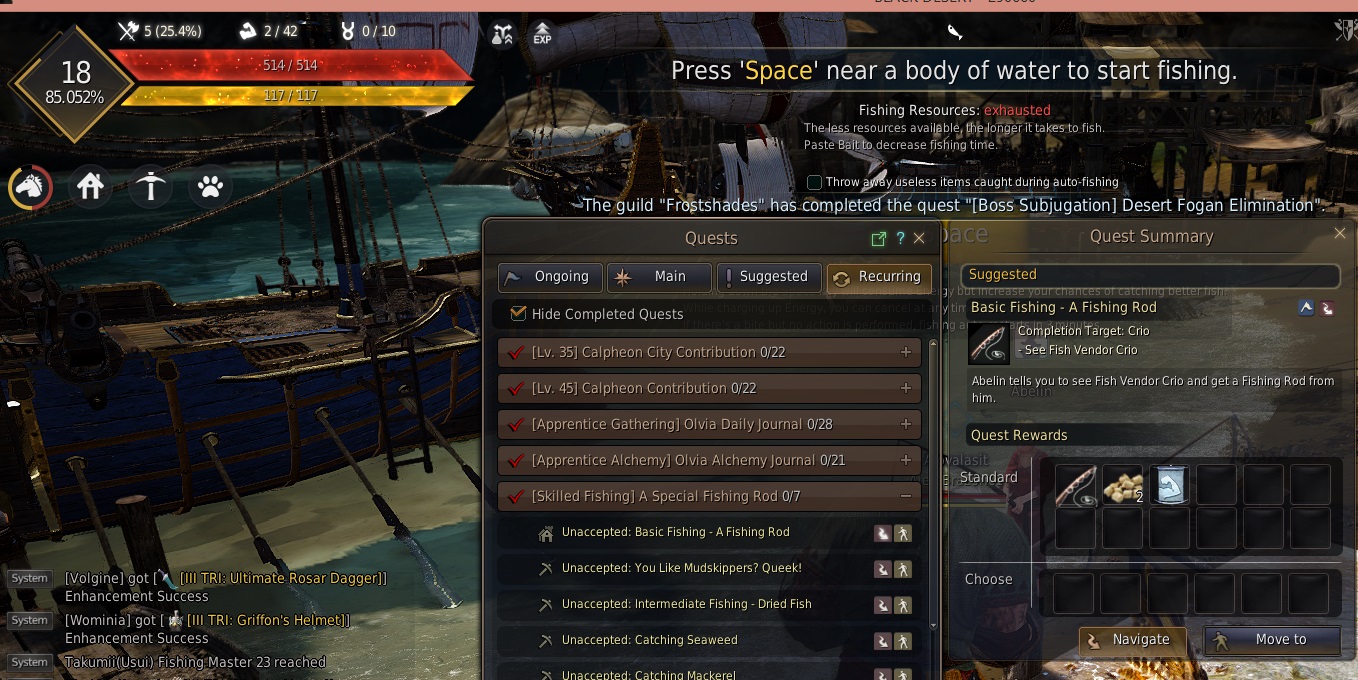1358x680 pixels.
Task: Open the Main quests tab
Action: pos(659,277)
